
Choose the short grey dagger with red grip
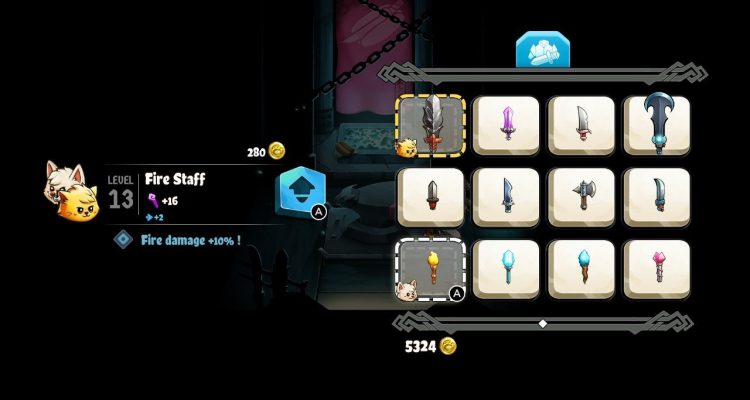coord(432,197)
